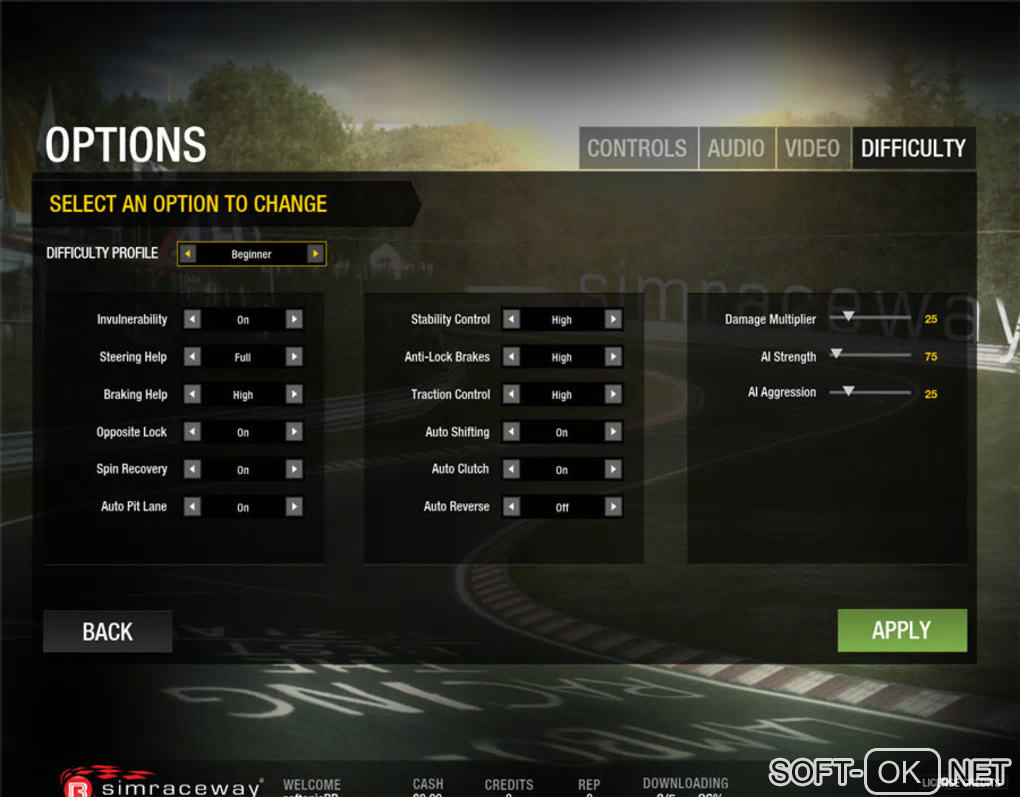Click right arrow next to Traction Control
The image size is (1020, 797).
point(613,395)
